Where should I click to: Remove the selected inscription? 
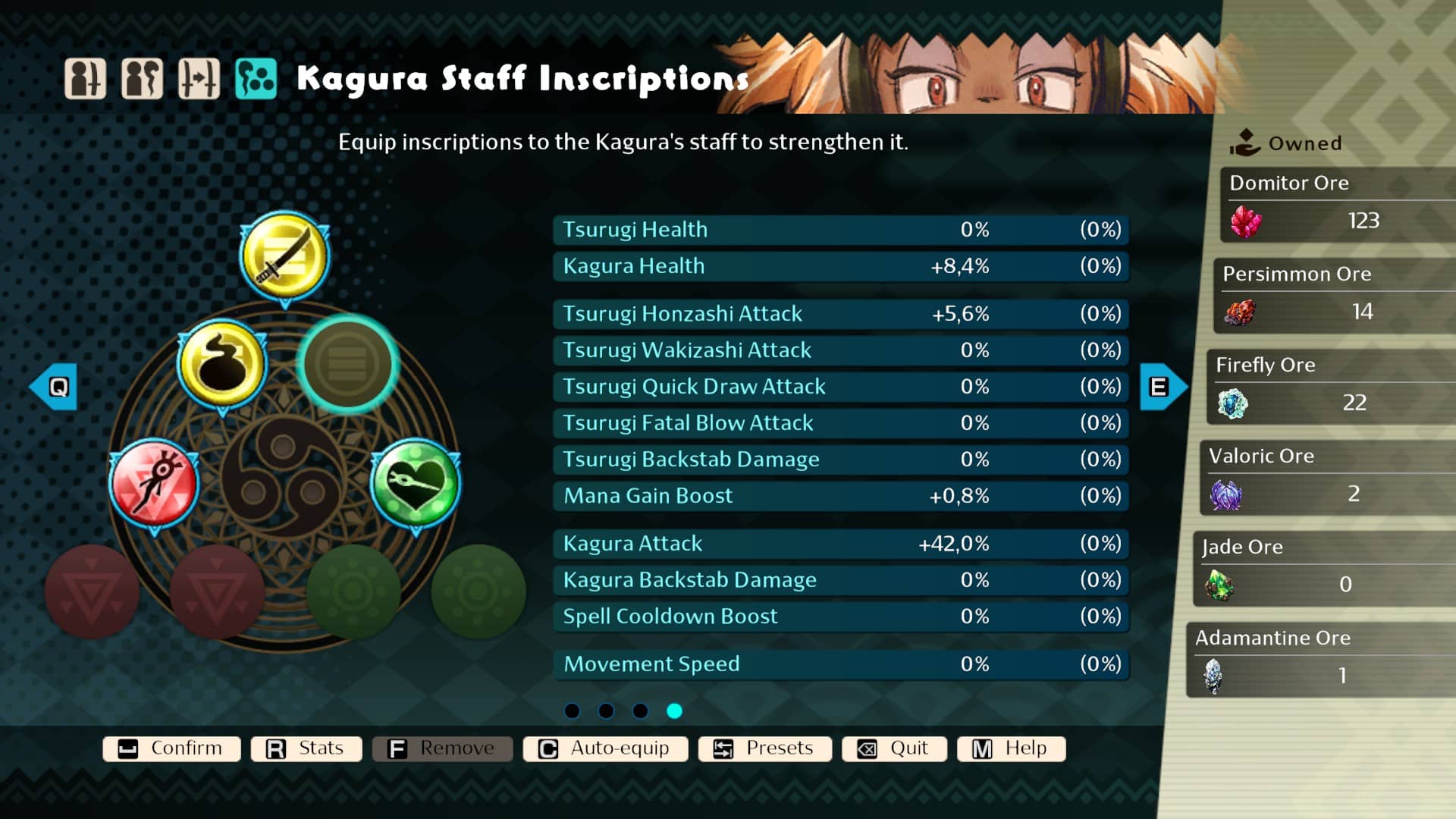442,748
